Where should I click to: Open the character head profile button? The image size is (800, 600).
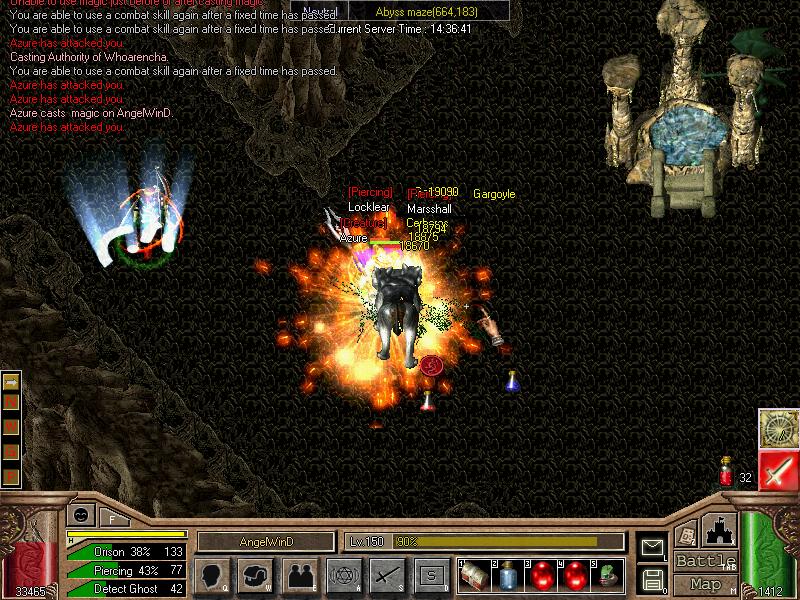point(212,574)
